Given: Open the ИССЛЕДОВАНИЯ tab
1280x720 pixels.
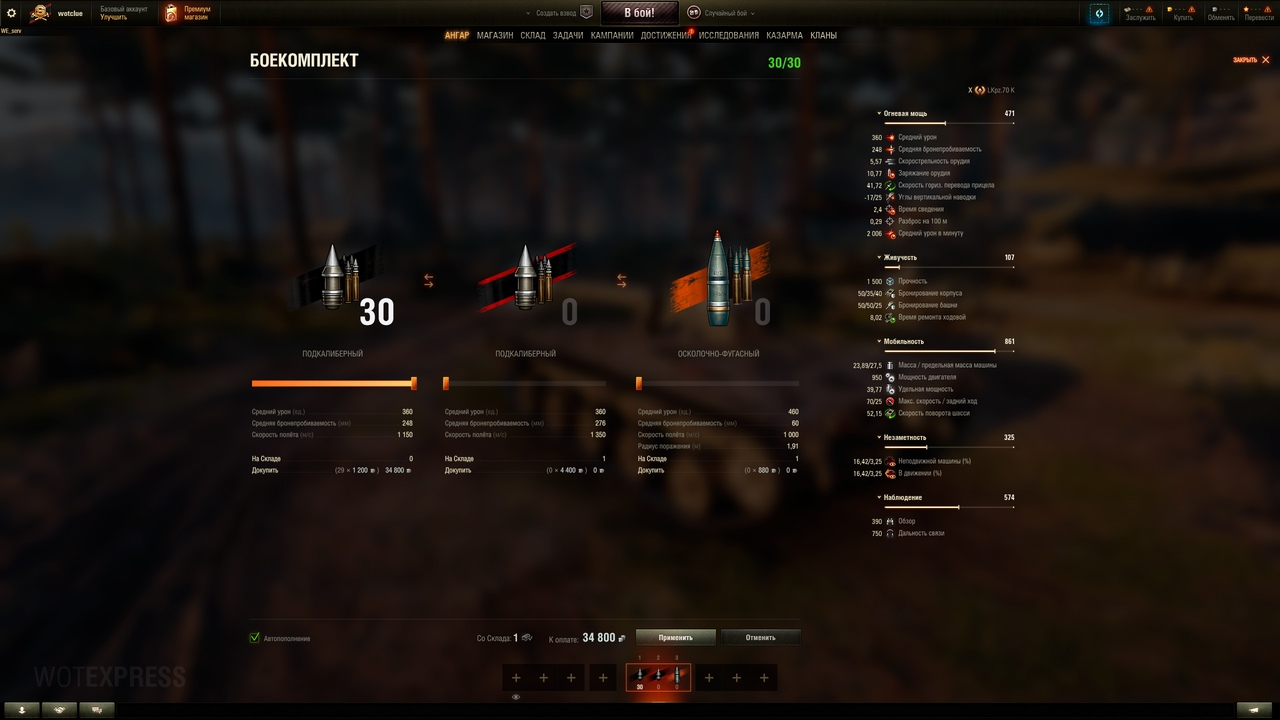Looking at the screenshot, I should pos(728,35).
